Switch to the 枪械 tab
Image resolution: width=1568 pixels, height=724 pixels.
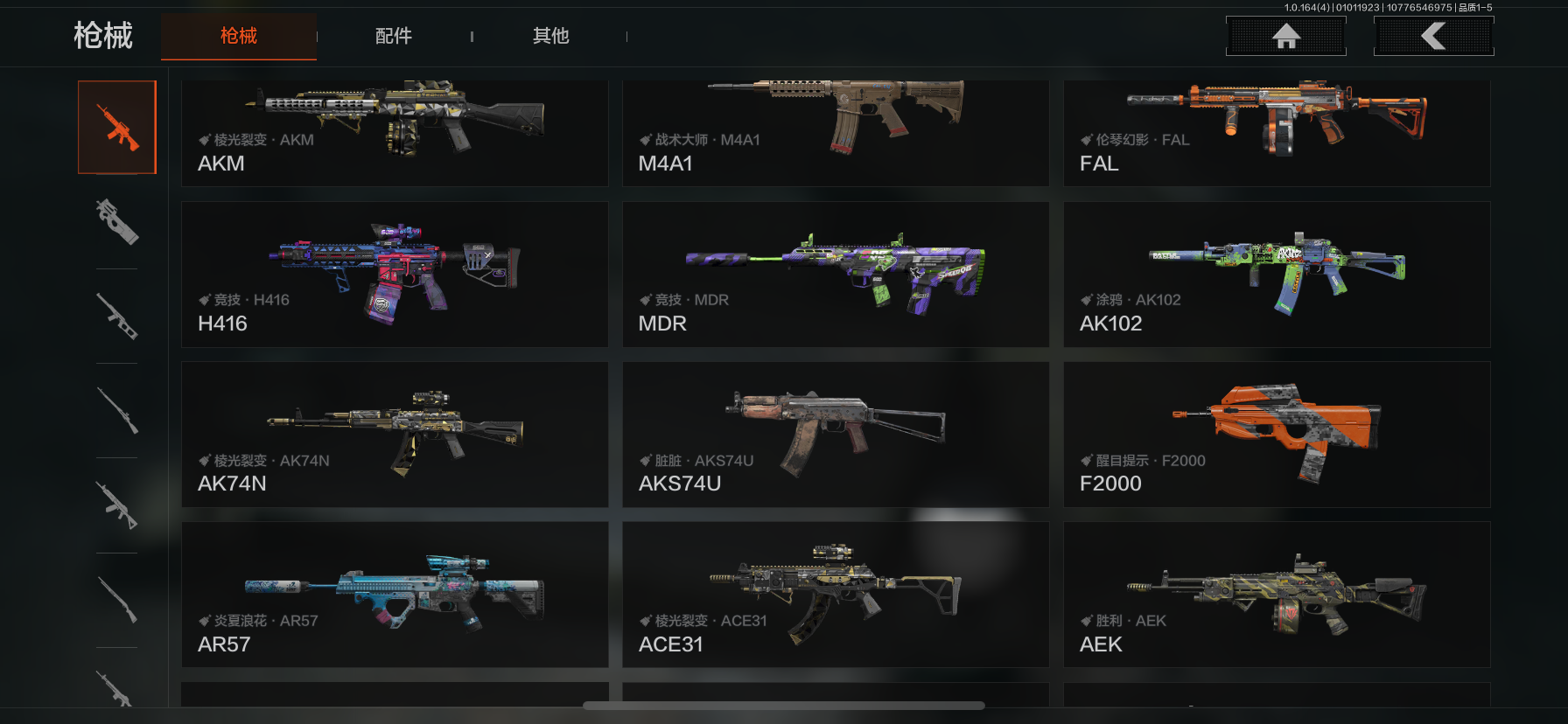click(238, 36)
